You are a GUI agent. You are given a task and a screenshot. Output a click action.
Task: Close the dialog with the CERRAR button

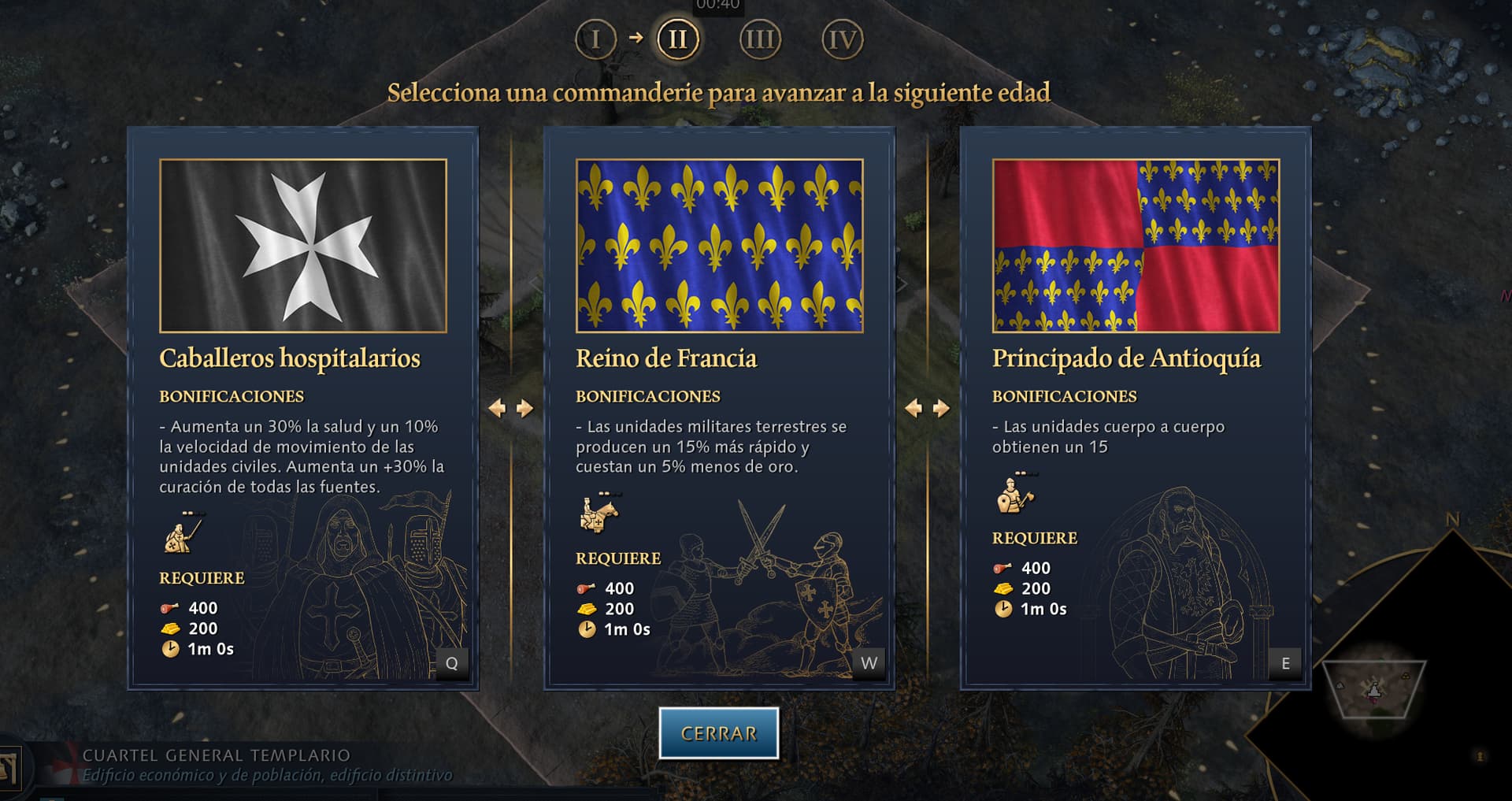[718, 733]
